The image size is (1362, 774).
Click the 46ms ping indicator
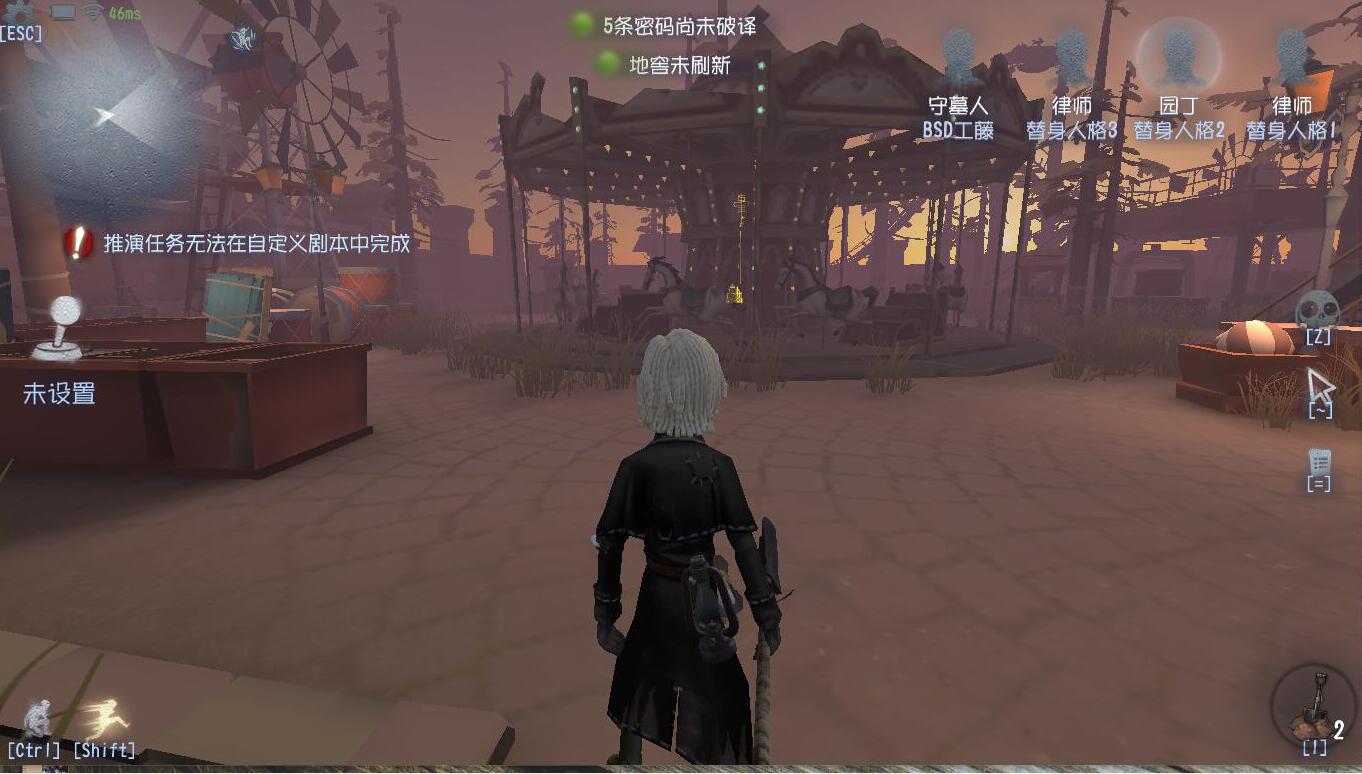[x=124, y=13]
